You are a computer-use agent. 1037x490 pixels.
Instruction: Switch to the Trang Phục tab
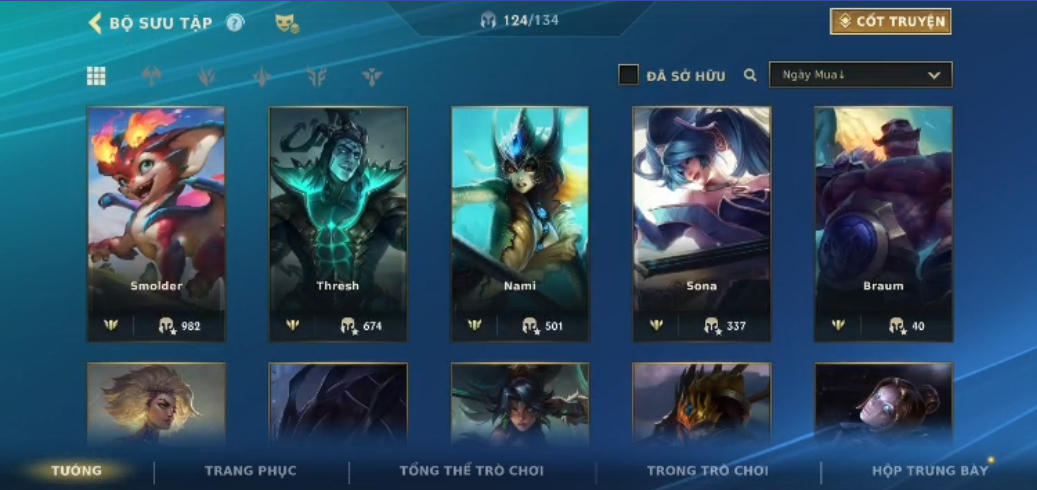pos(251,471)
